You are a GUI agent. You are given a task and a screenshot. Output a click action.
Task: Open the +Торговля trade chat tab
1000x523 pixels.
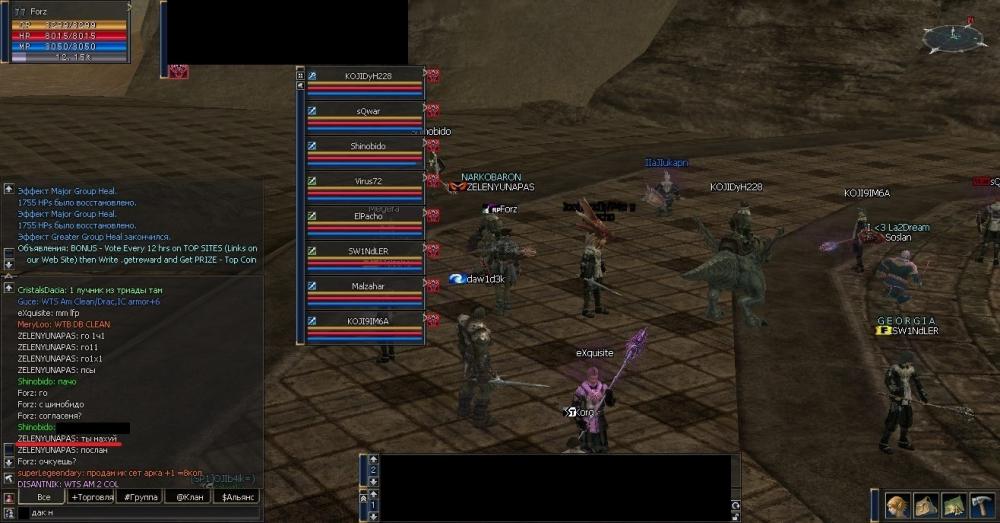tap(91, 496)
